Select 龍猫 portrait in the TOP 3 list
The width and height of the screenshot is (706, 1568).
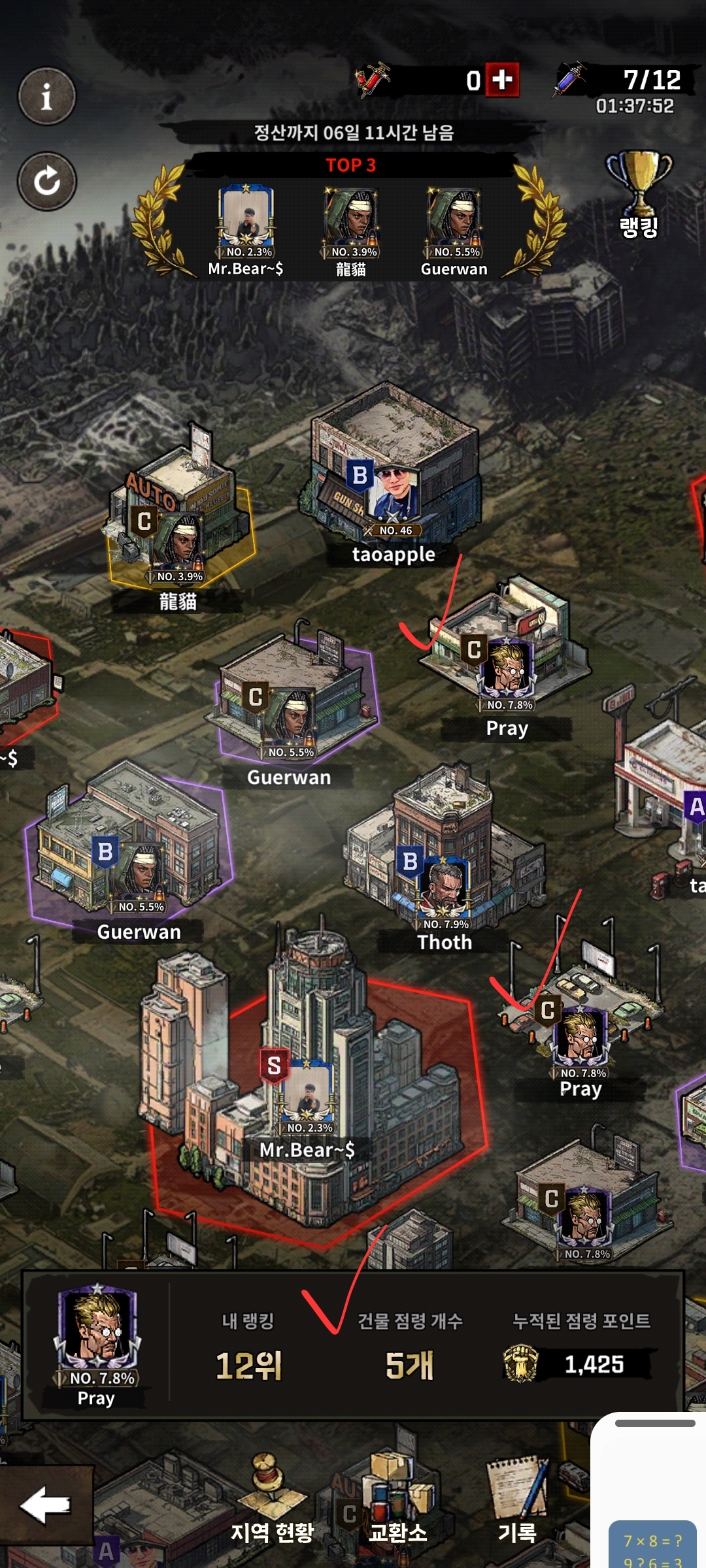tap(351, 222)
